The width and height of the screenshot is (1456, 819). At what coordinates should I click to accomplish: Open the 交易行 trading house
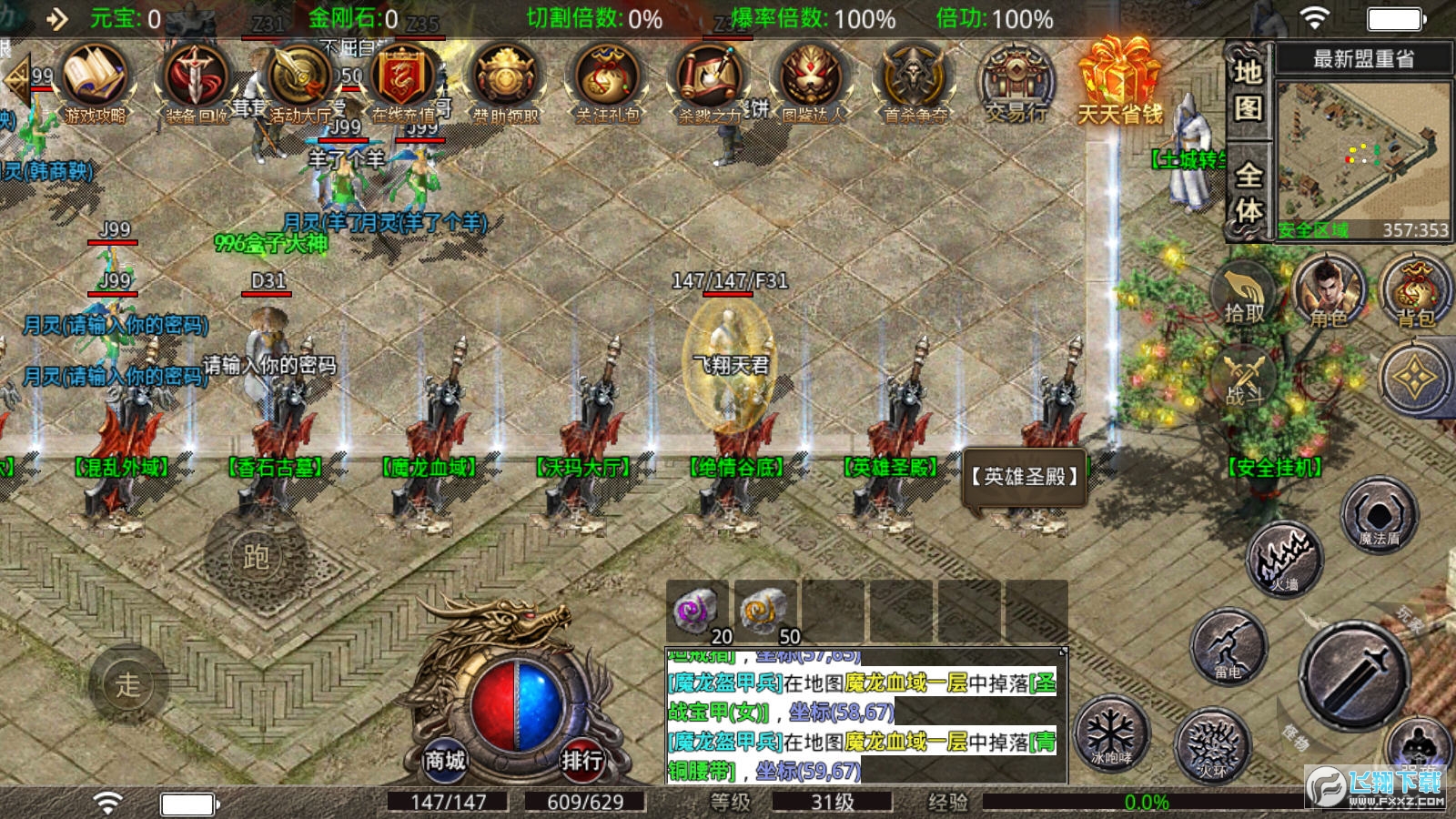pyautogui.click(x=1016, y=82)
